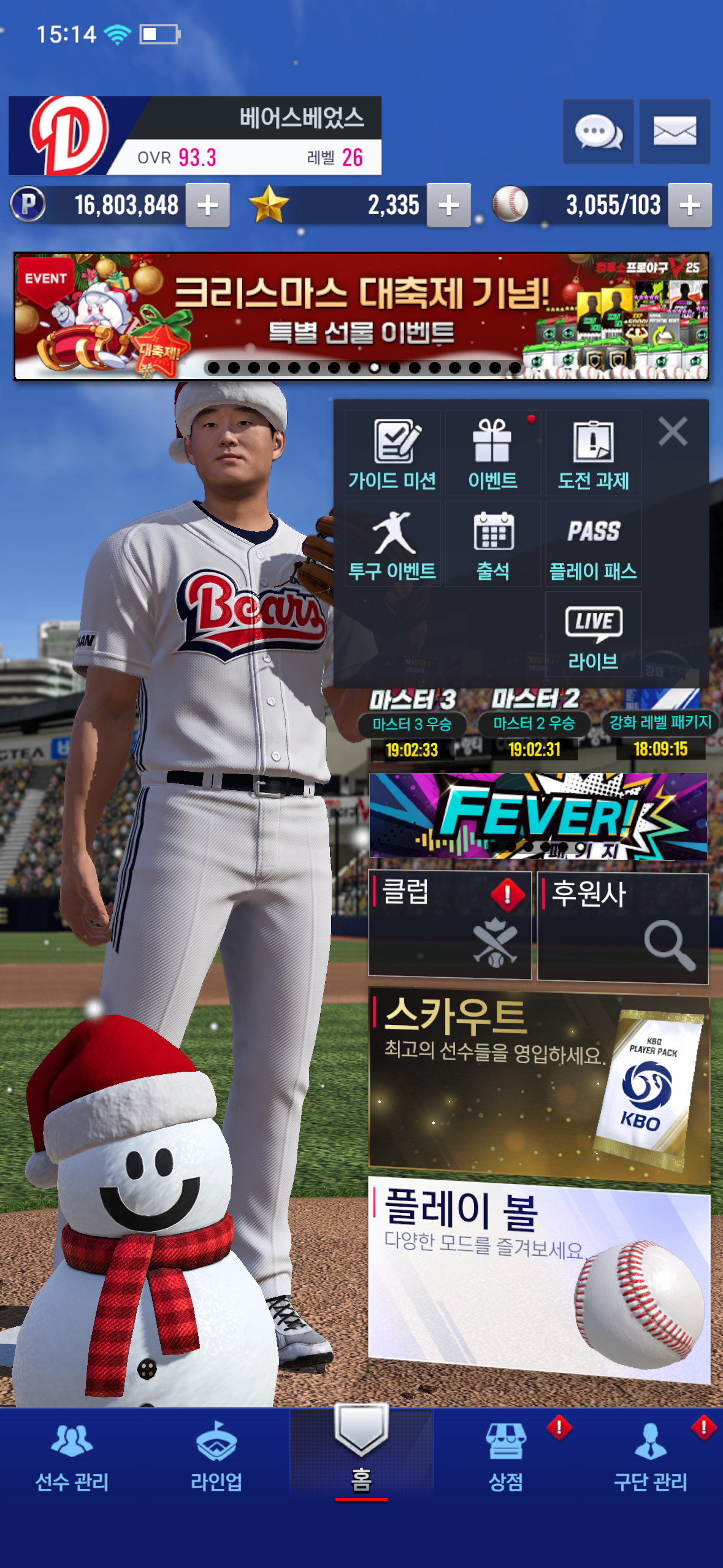Open the 투구 이벤트 pitching event

[392, 544]
